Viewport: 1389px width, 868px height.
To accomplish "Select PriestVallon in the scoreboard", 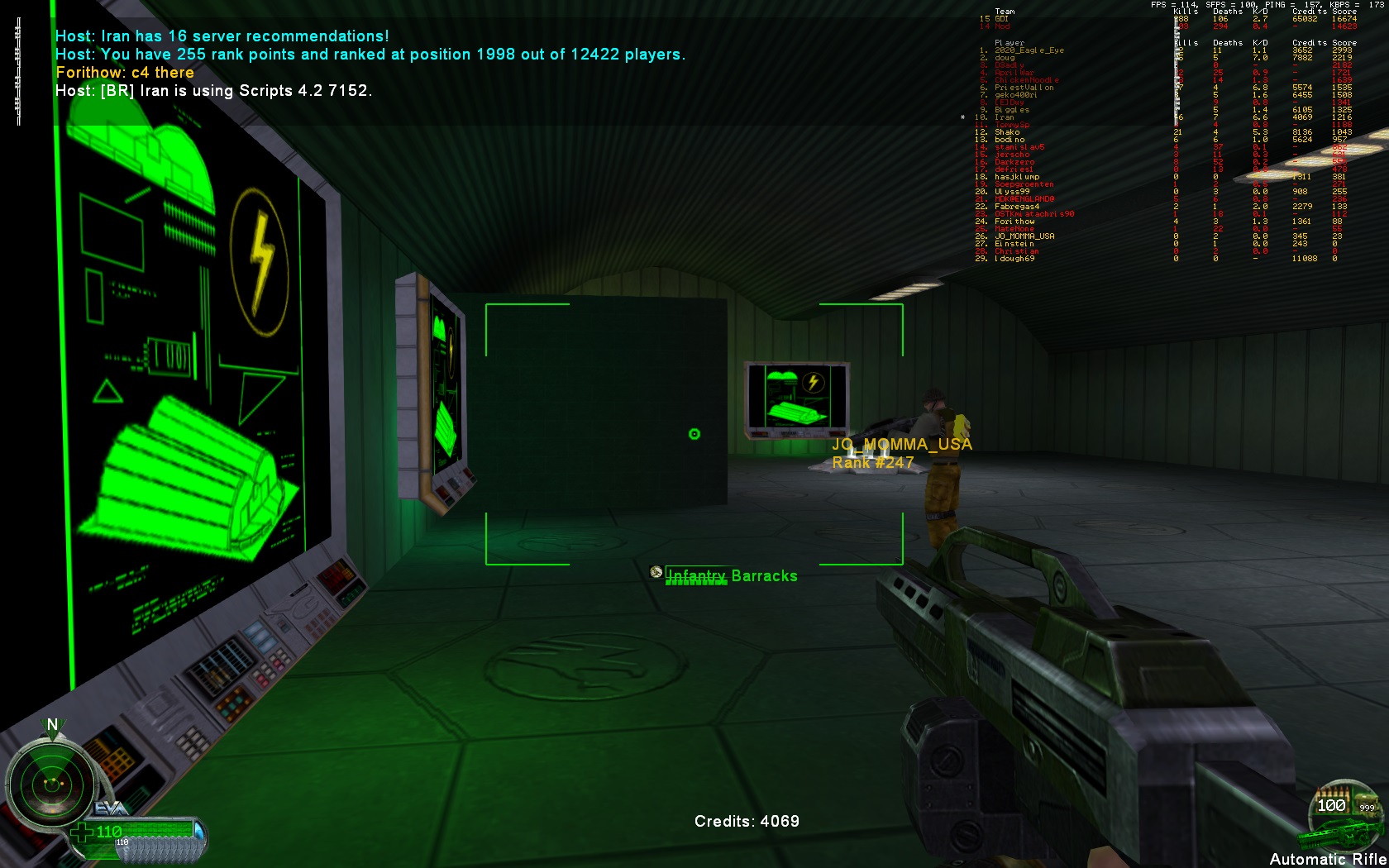I will [1024, 88].
